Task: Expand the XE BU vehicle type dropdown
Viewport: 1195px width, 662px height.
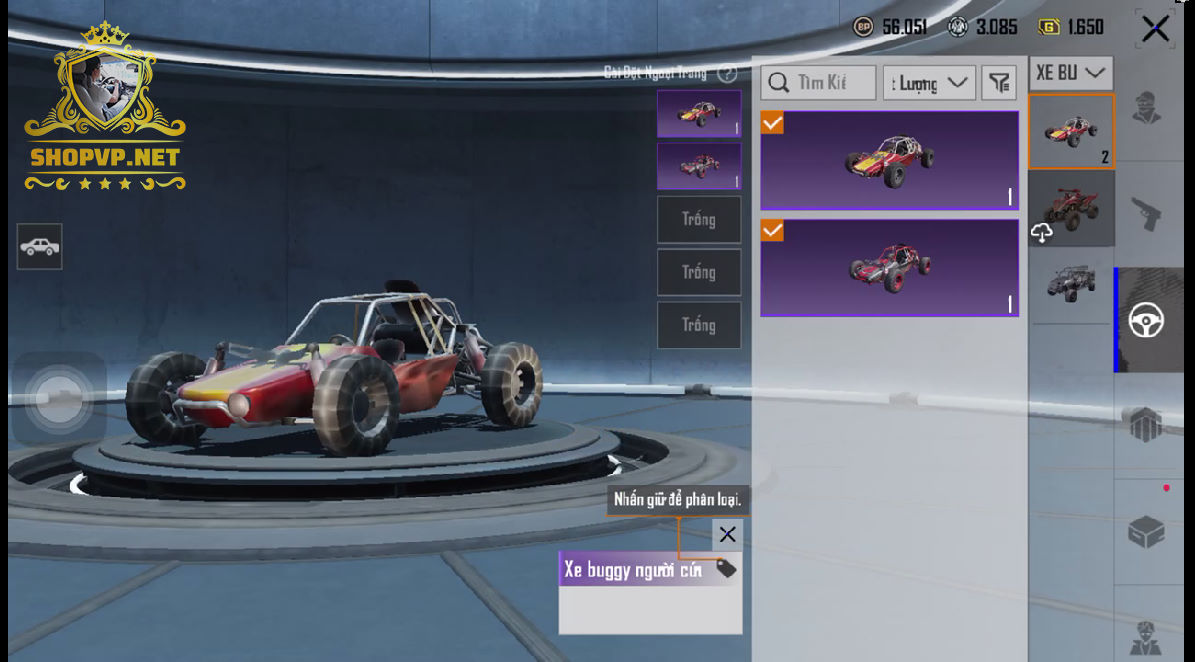Action: 1070,73
